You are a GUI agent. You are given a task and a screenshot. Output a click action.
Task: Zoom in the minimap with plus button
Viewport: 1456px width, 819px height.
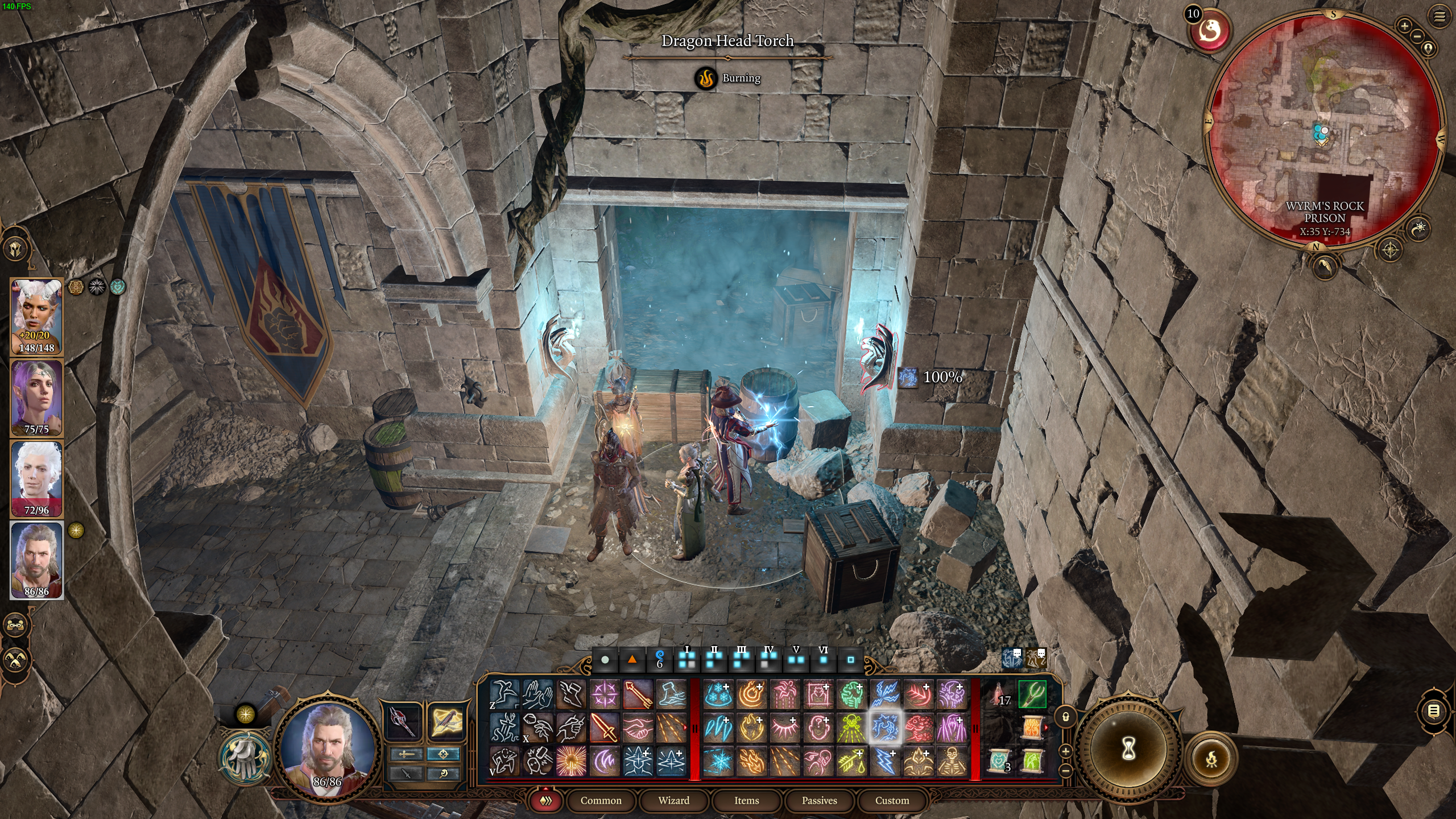[x=1404, y=26]
